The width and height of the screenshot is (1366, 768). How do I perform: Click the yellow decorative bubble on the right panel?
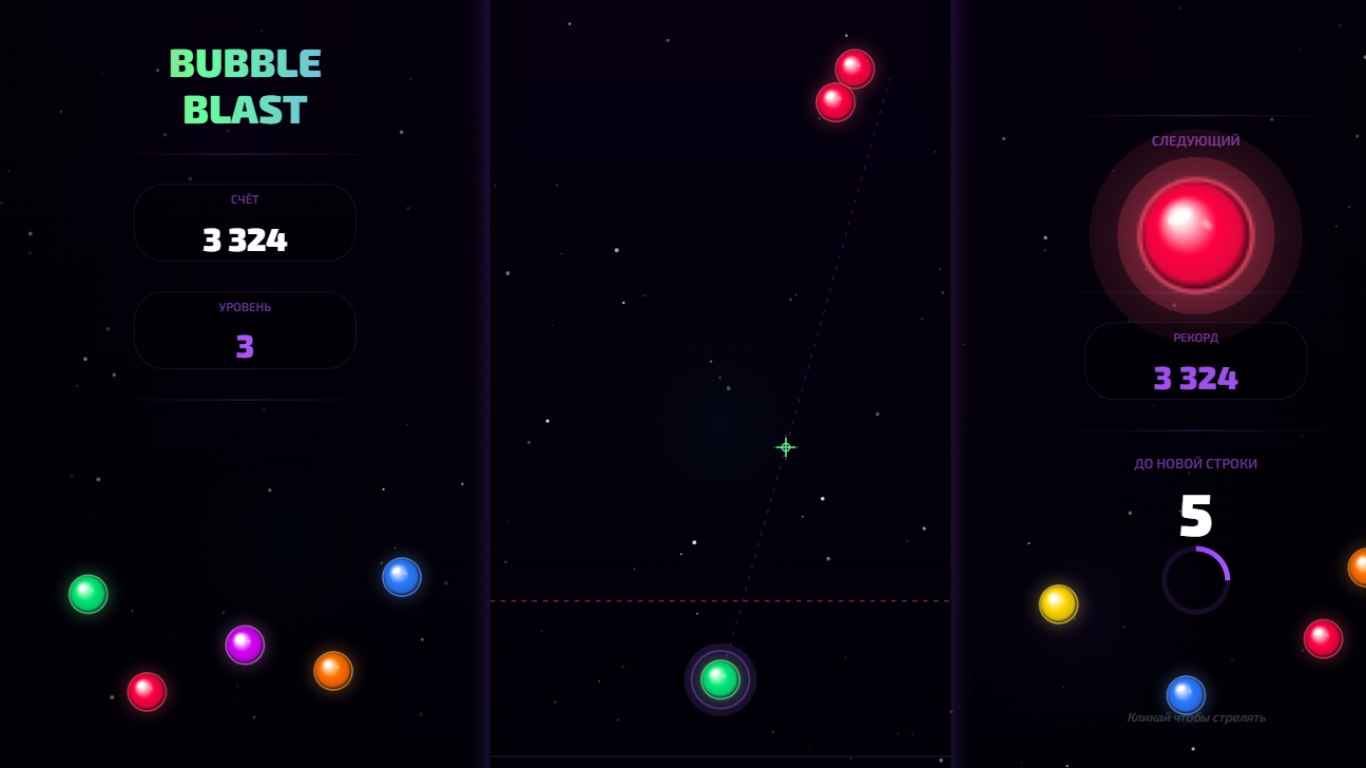point(1060,602)
